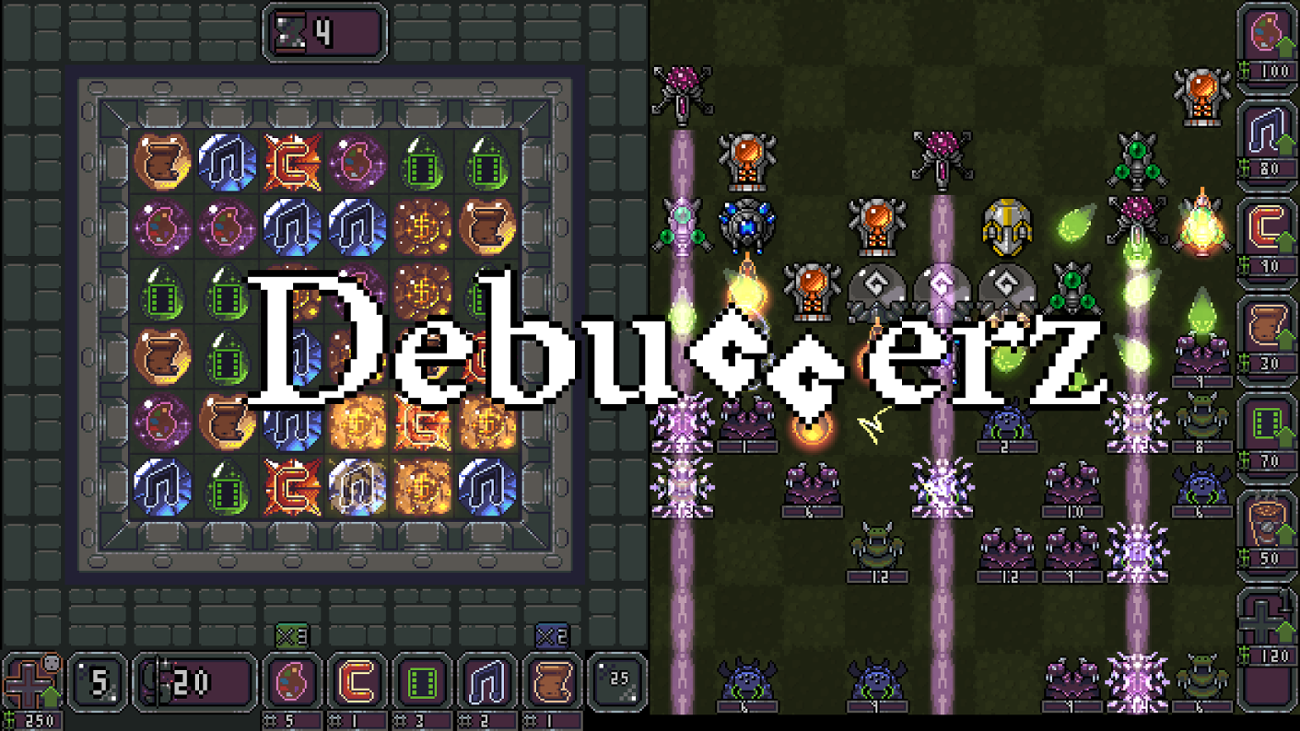Viewport: 1300px width, 731px height.
Task: Select the letter C tower costing 90
Action: (1268, 225)
